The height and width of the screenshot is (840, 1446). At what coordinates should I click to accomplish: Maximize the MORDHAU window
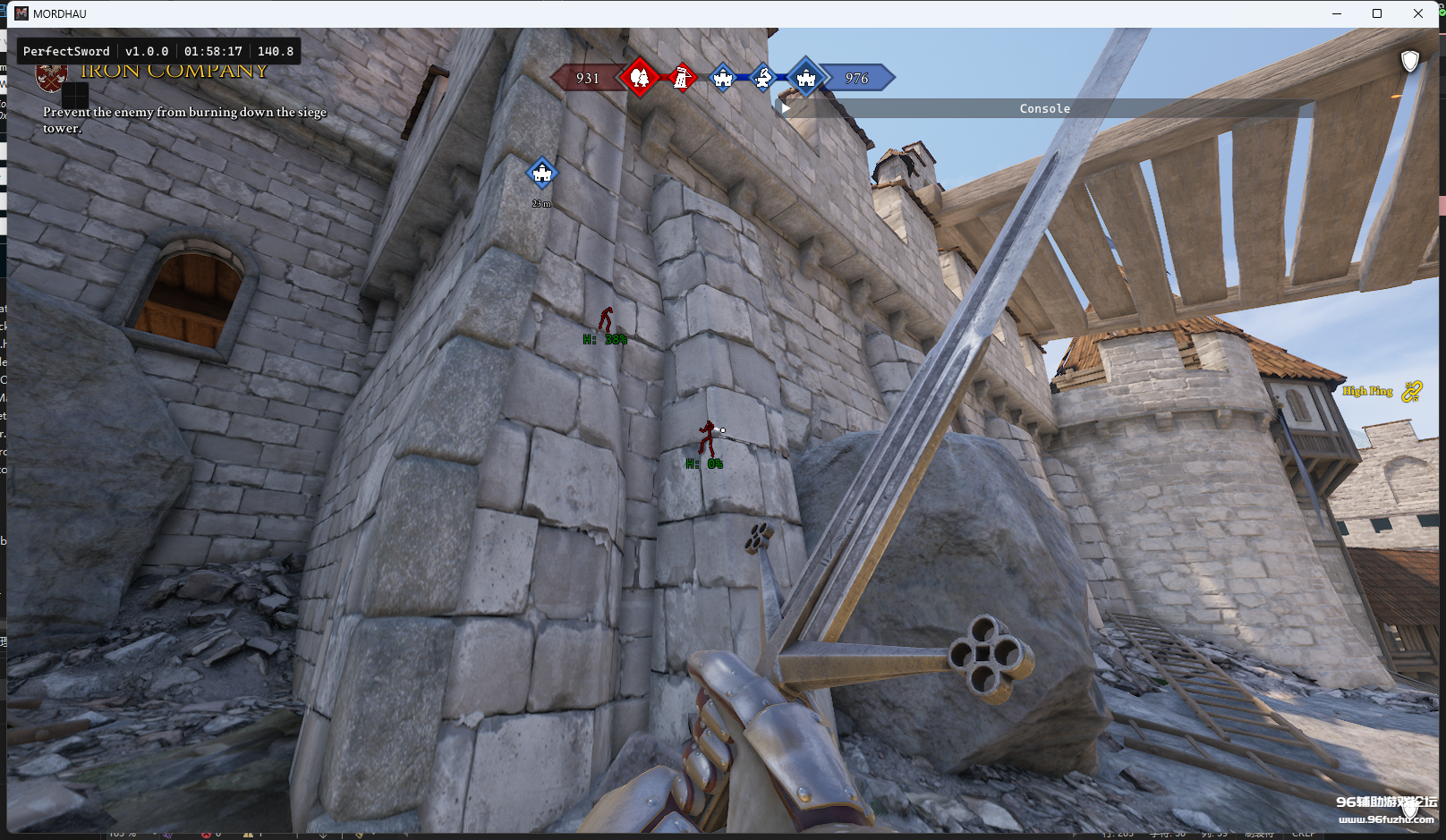coord(1377,13)
